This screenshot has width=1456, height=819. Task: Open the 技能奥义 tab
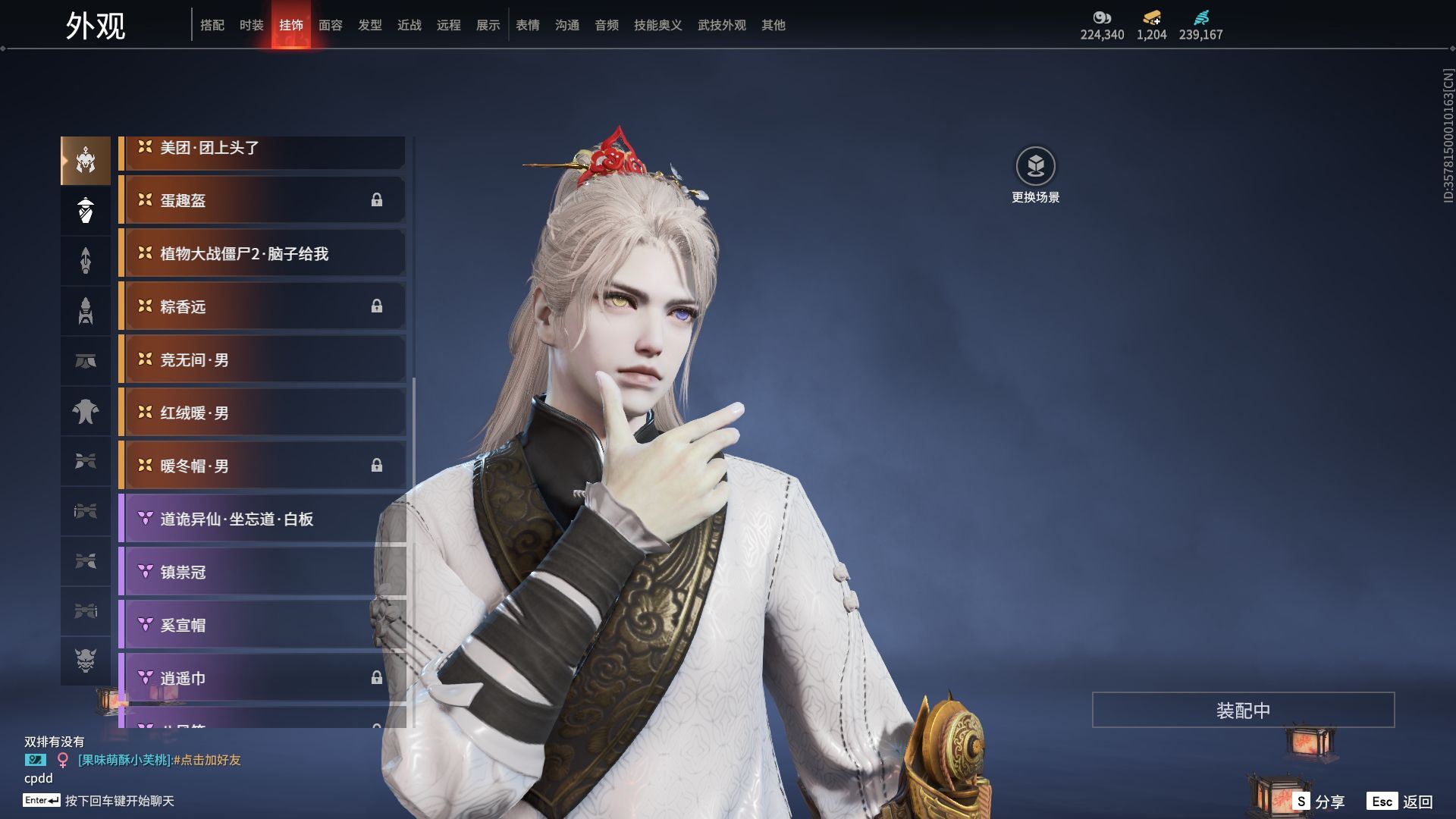point(657,25)
